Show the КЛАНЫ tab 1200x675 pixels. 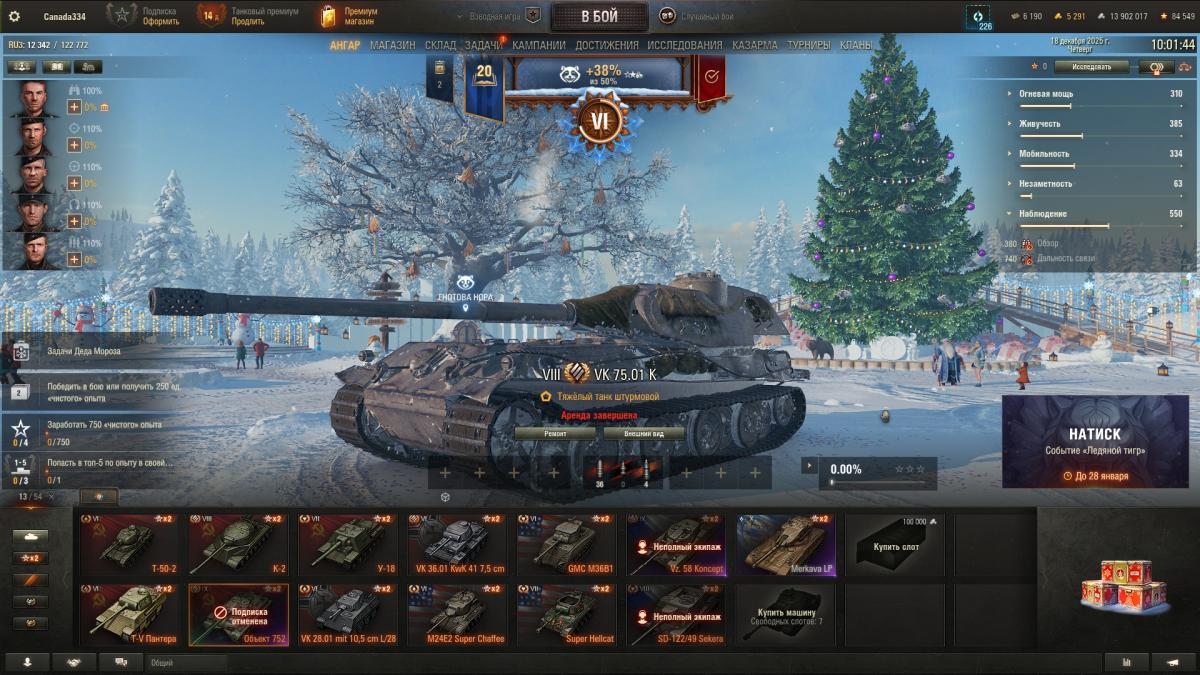[x=855, y=45]
